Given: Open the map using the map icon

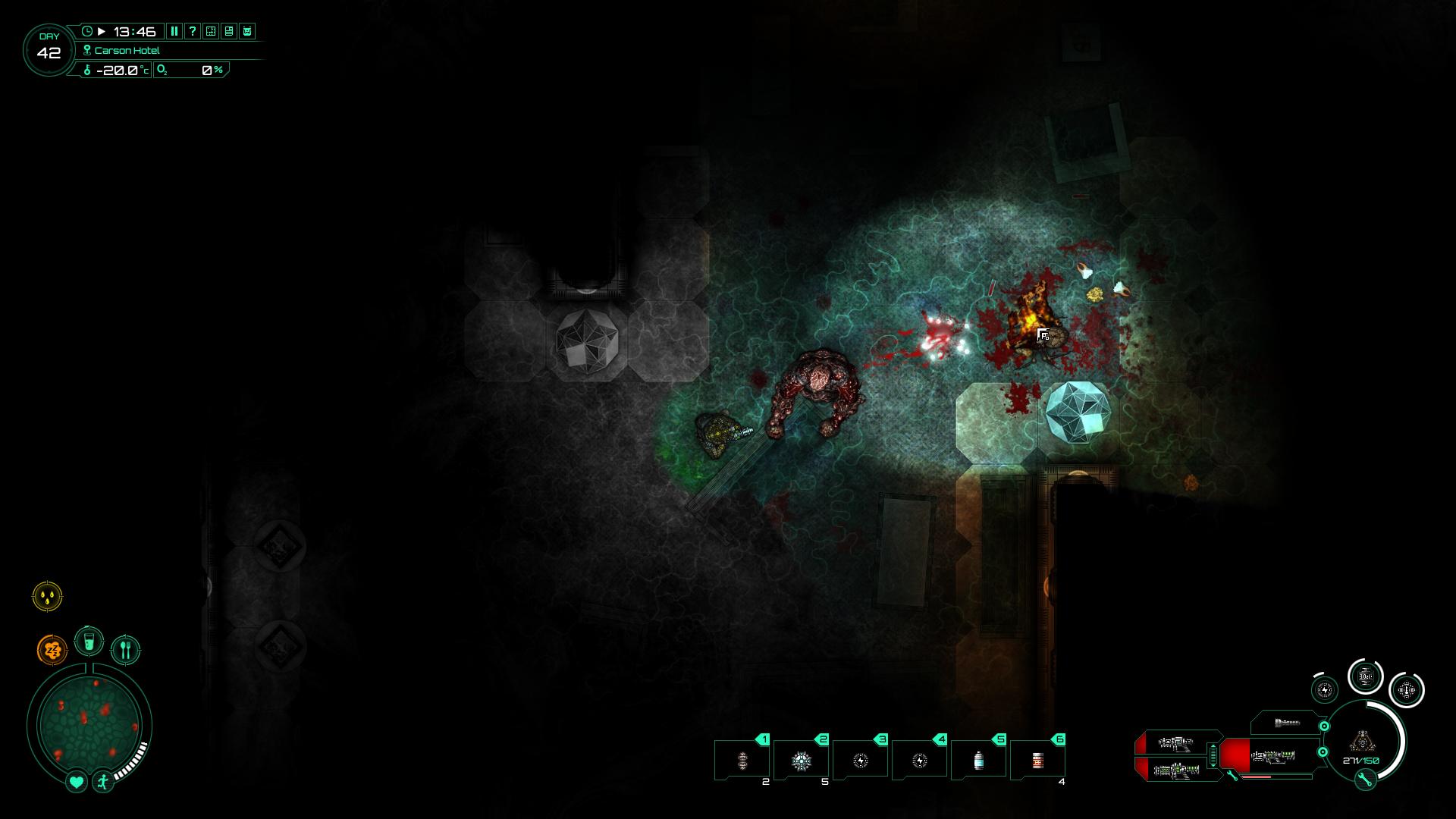Looking at the screenshot, I should click(211, 31).
